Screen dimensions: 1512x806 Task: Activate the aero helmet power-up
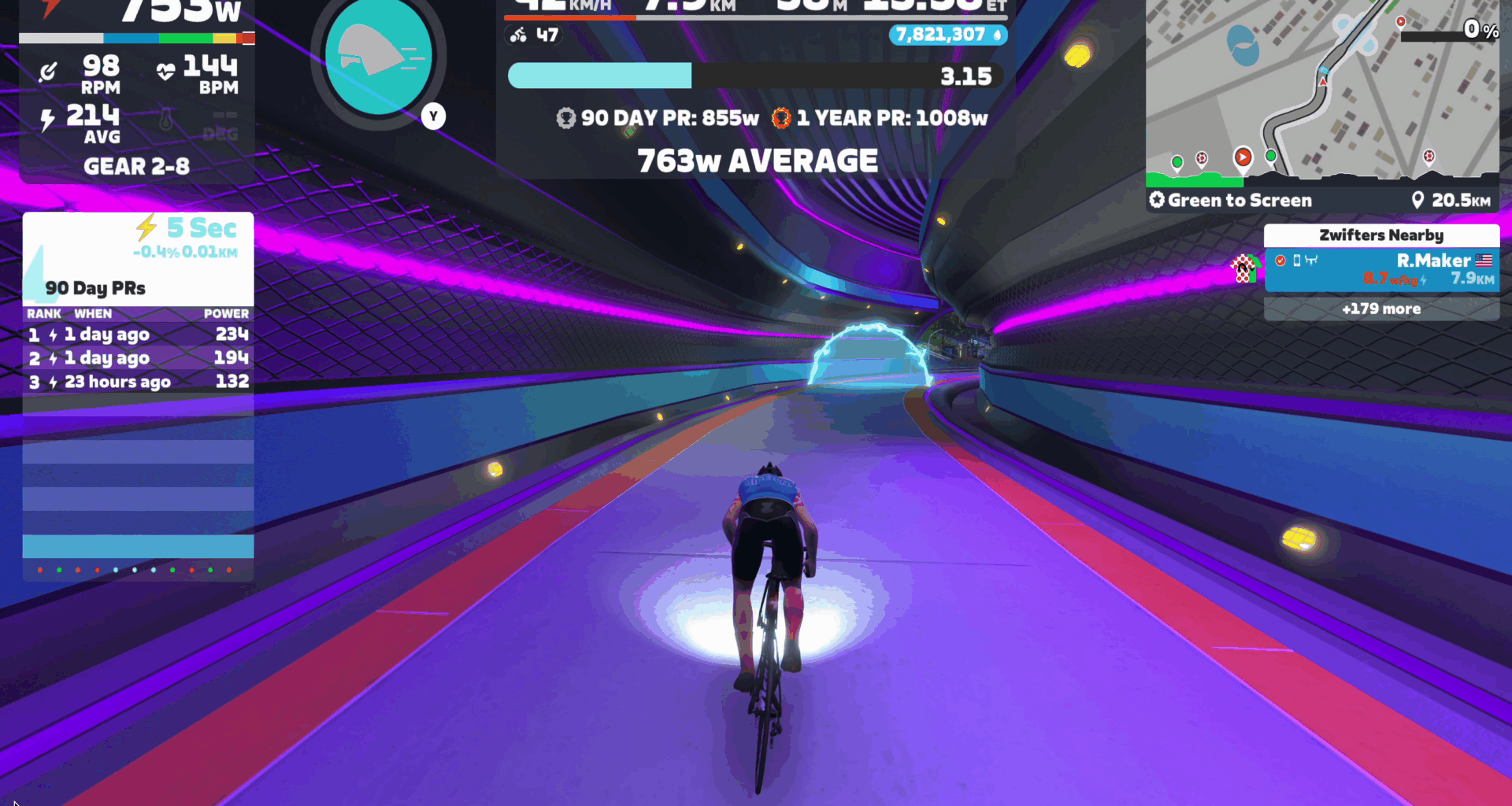[x=379, y=57]
